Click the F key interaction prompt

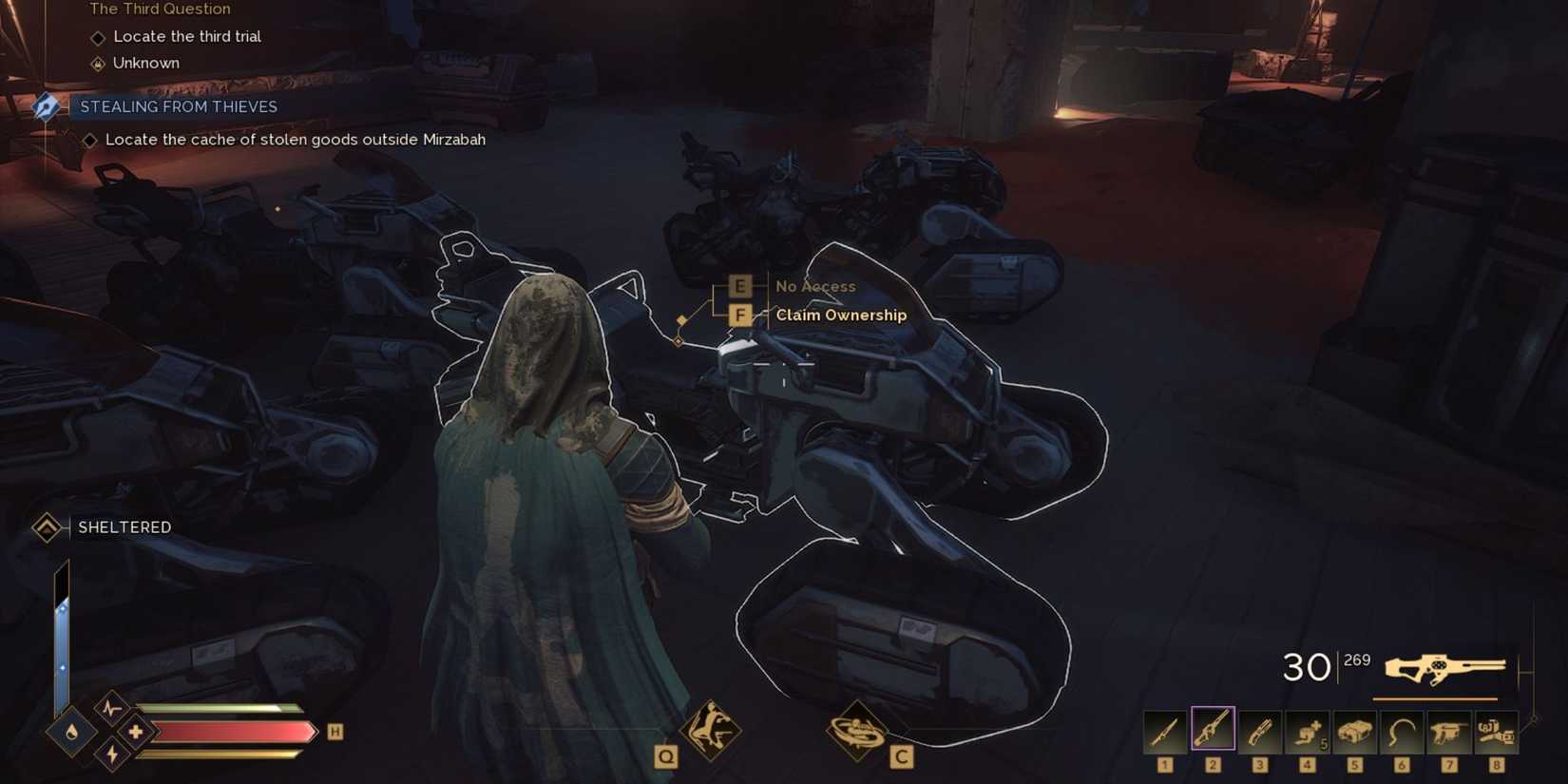click(740, 314)
